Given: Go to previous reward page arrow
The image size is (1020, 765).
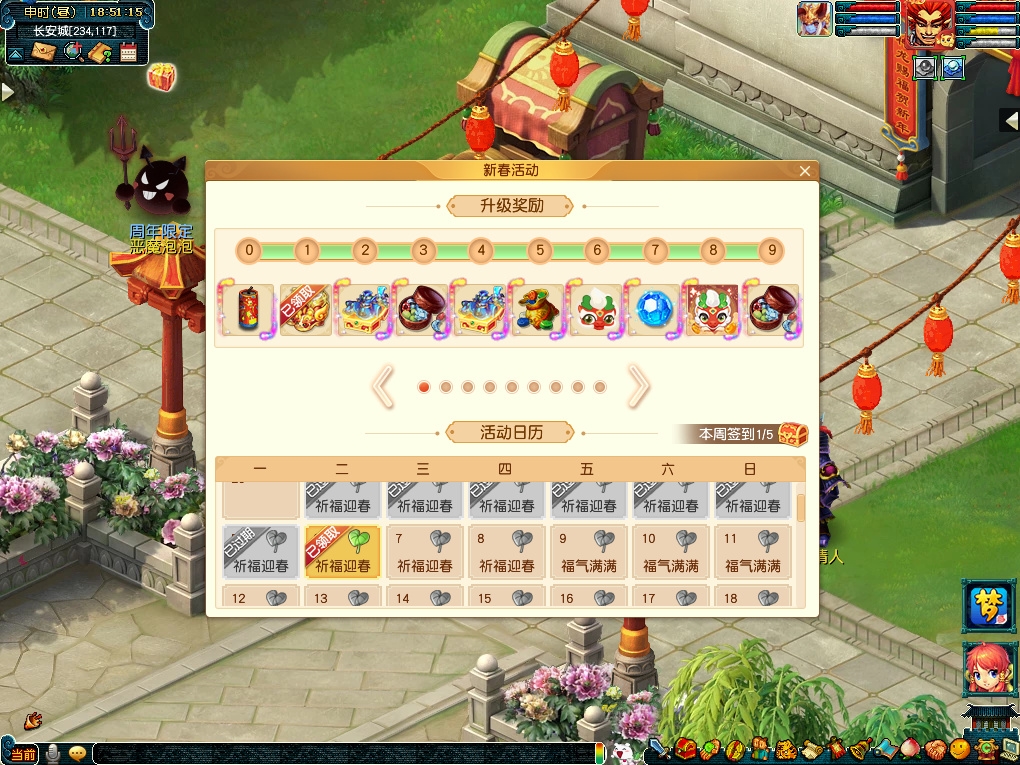Looking at the screenshot, I should (383, 387).
